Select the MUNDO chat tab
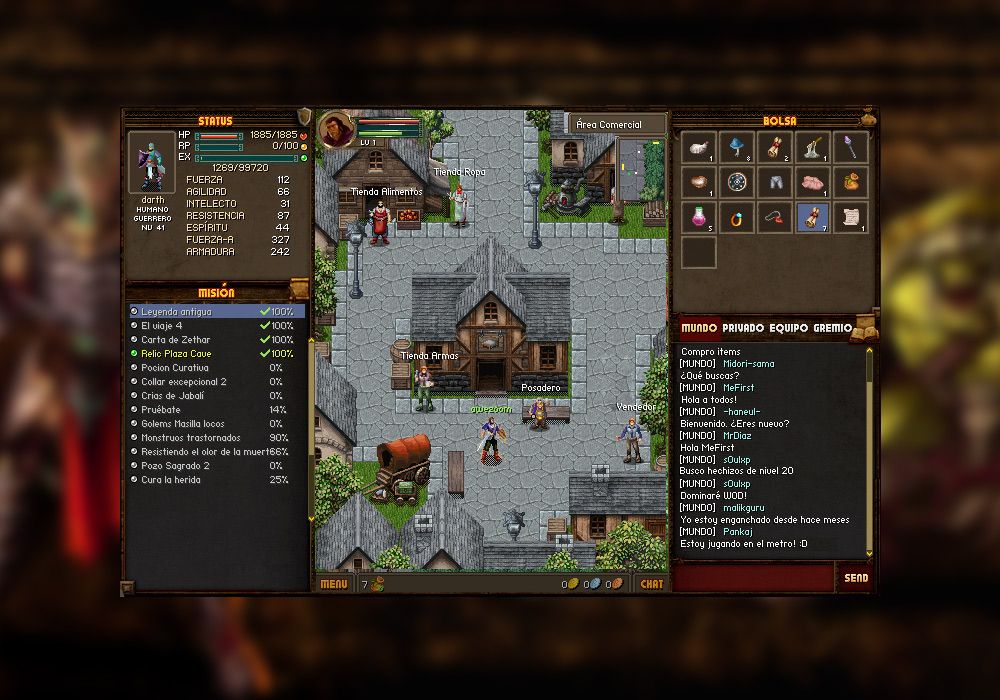 pyautogui.click(x=699, y=328)
